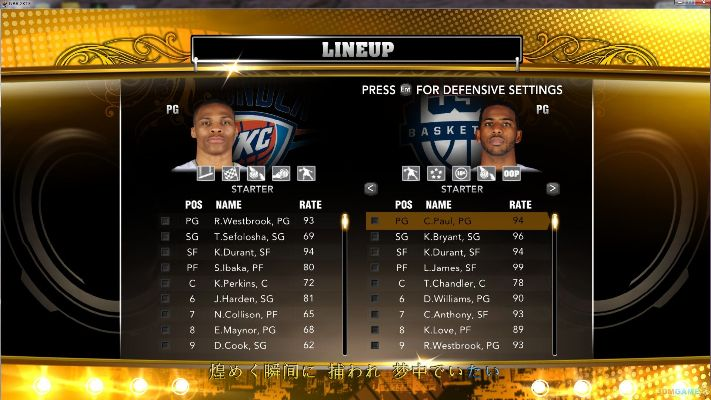Click the right arrow beside STARTER

pos(552,188)
